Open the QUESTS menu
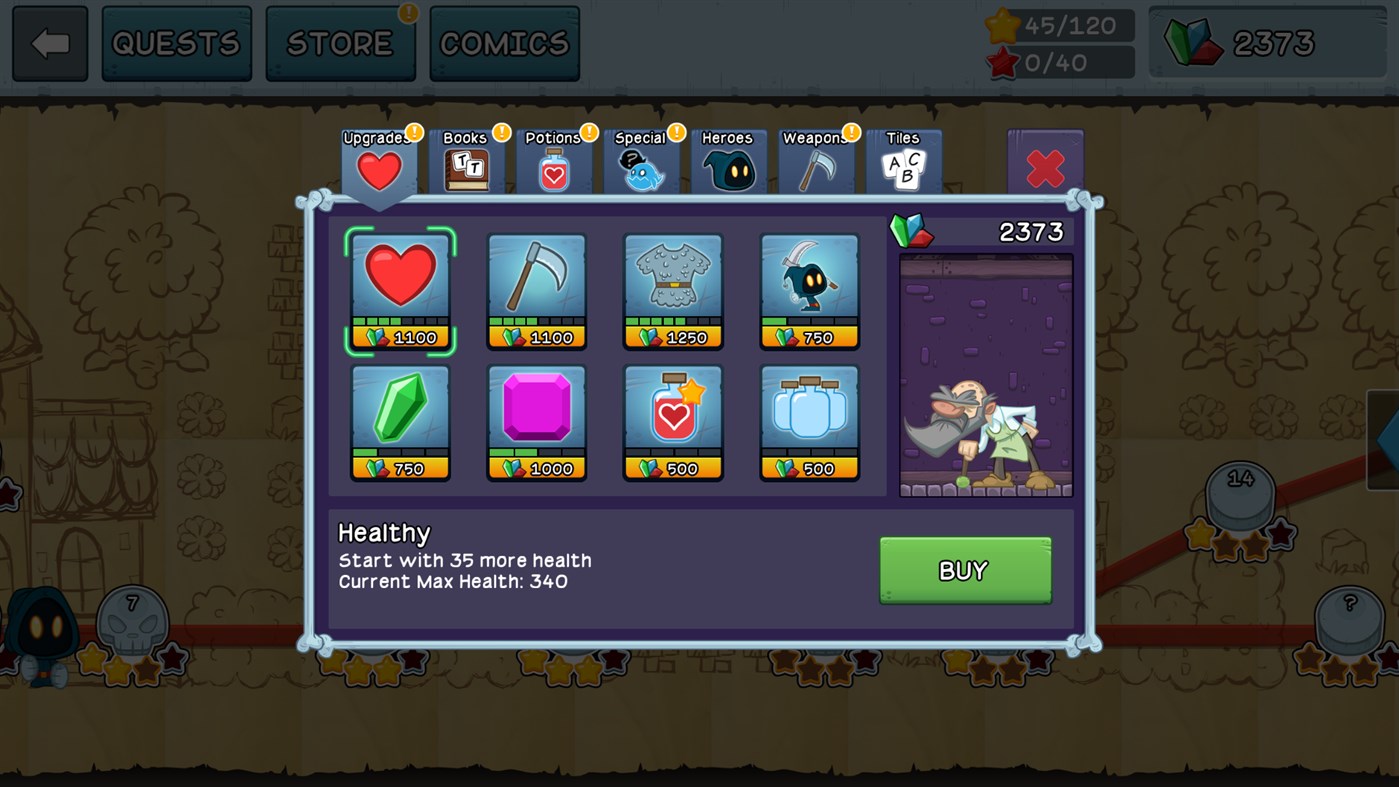Image resolution: width=1399 pixels, height=787 pixels. pyautogui.click(x=176, y=42)
